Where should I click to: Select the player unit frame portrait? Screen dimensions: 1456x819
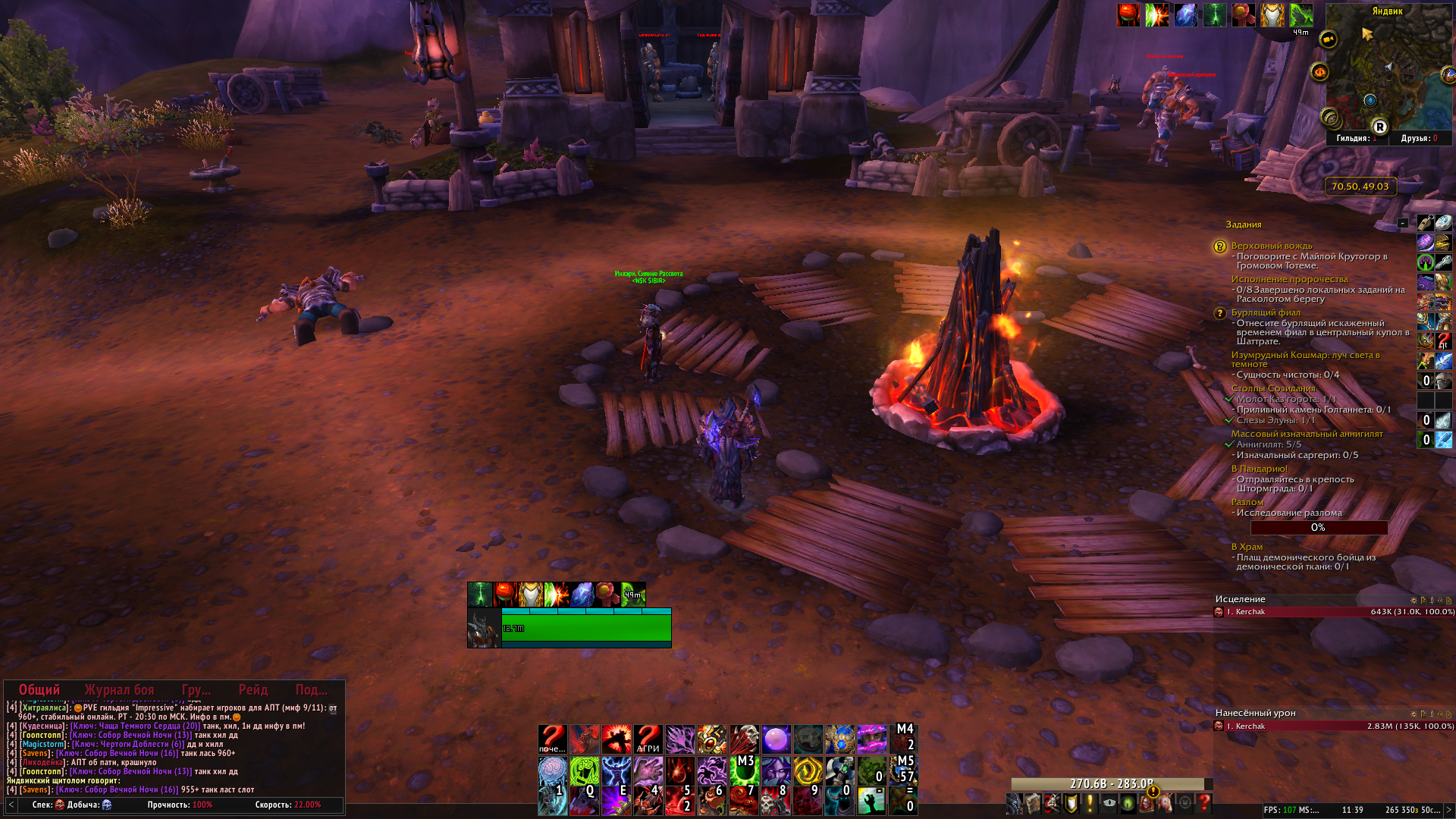[x=484, y=629]
